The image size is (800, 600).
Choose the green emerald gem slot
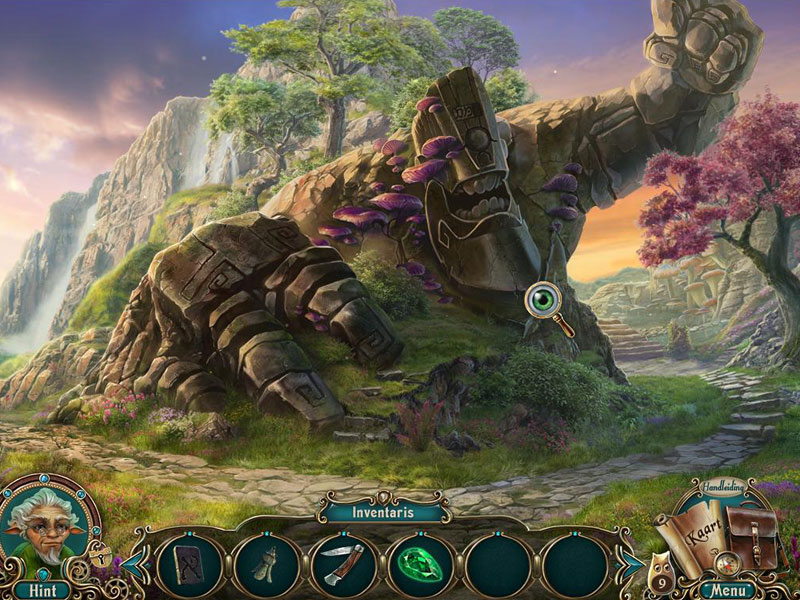pyautogui.click(x=418, y=566)
